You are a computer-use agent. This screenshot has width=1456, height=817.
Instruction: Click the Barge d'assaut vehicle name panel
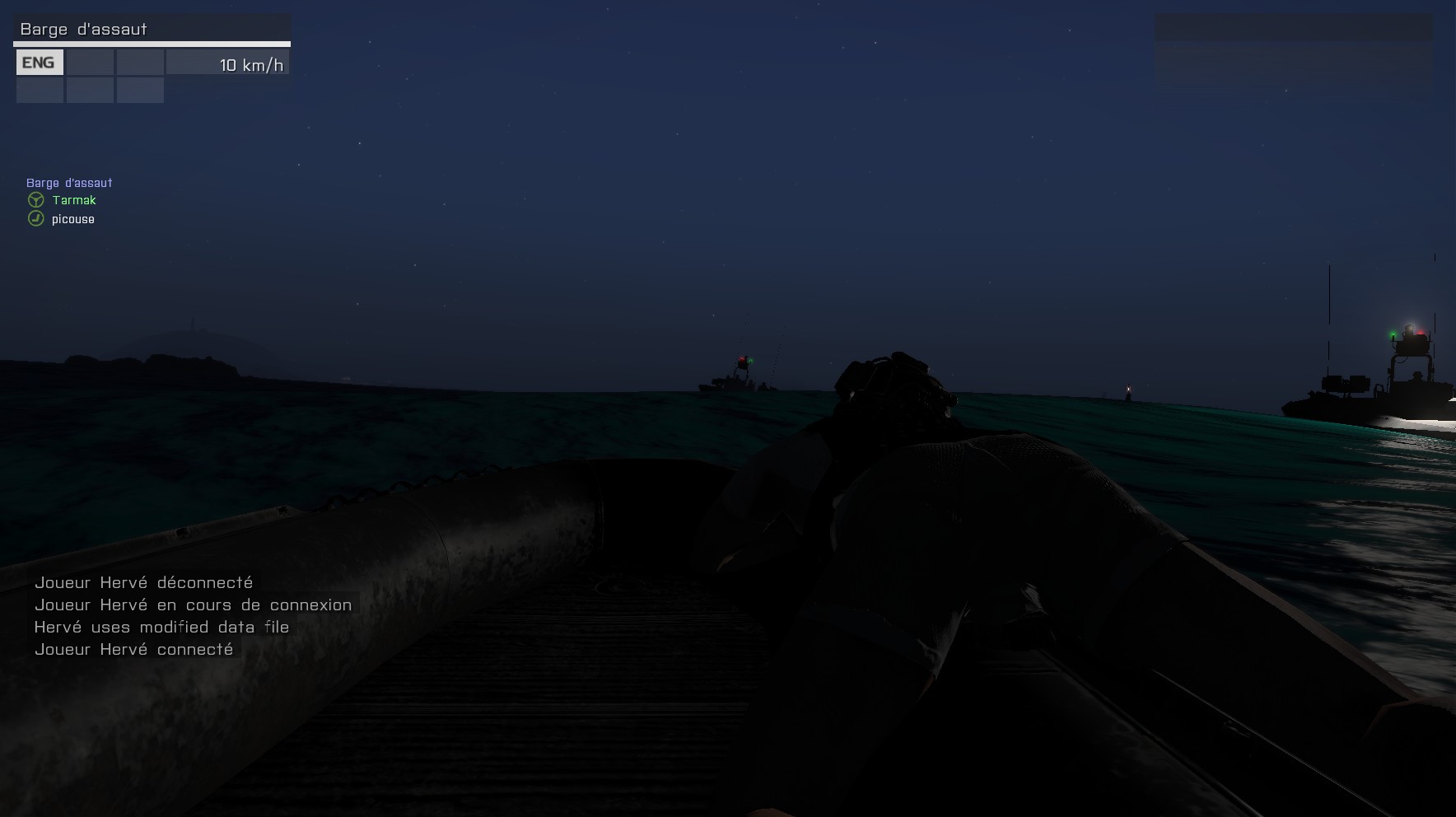point(152,29)
